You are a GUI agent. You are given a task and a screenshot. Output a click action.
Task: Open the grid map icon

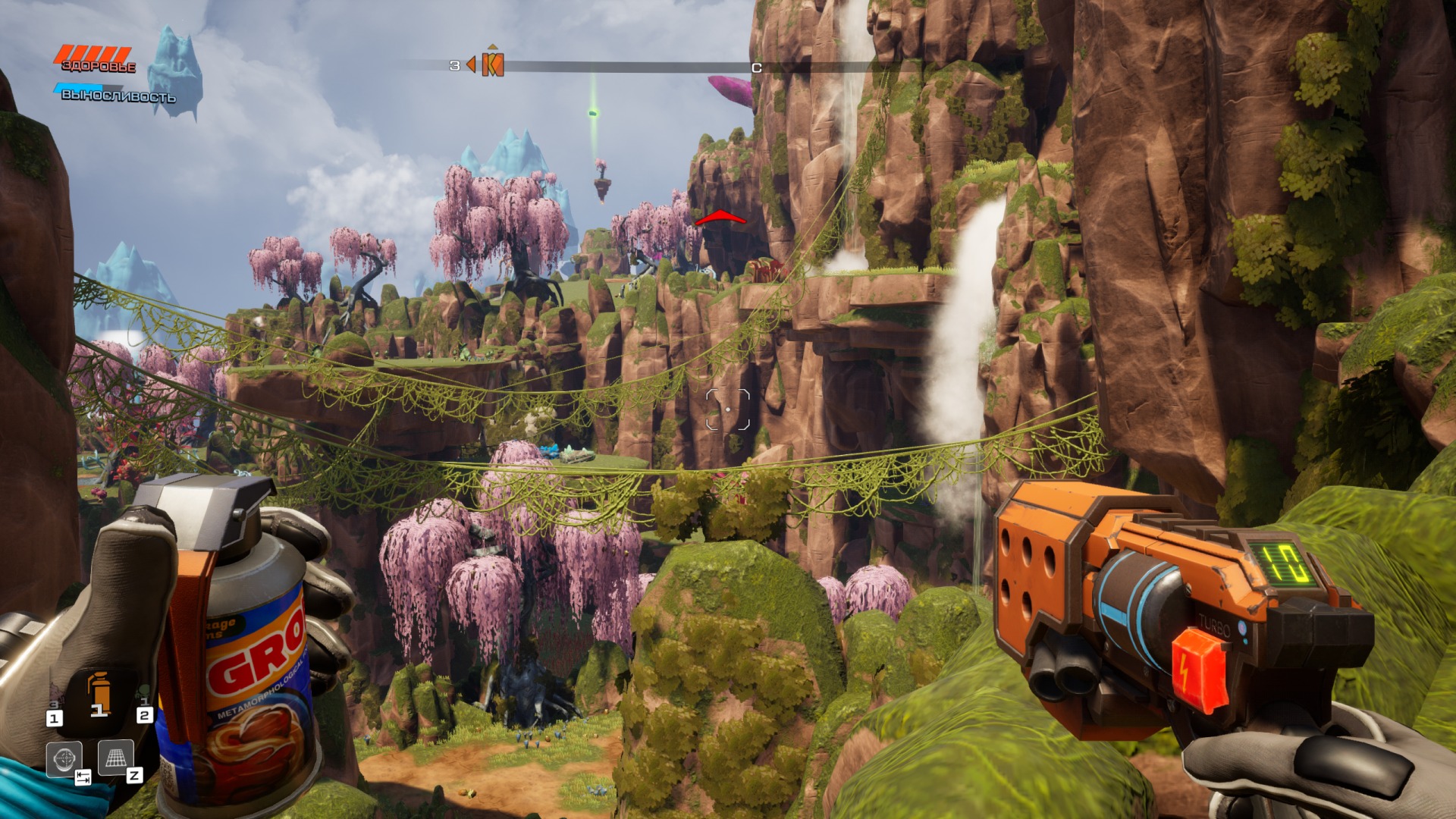tap(115, 757)
